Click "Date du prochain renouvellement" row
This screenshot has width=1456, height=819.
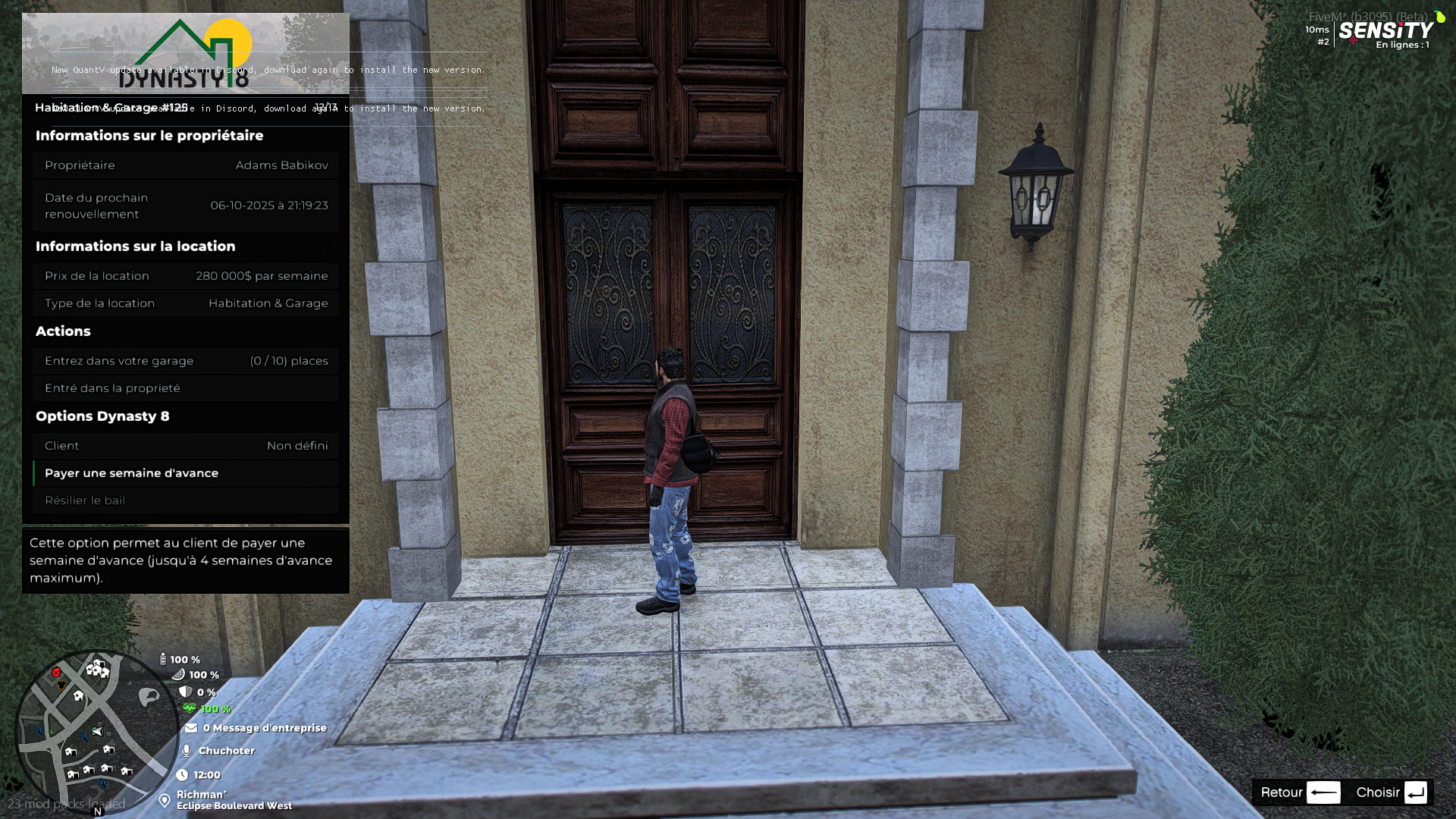186,206
